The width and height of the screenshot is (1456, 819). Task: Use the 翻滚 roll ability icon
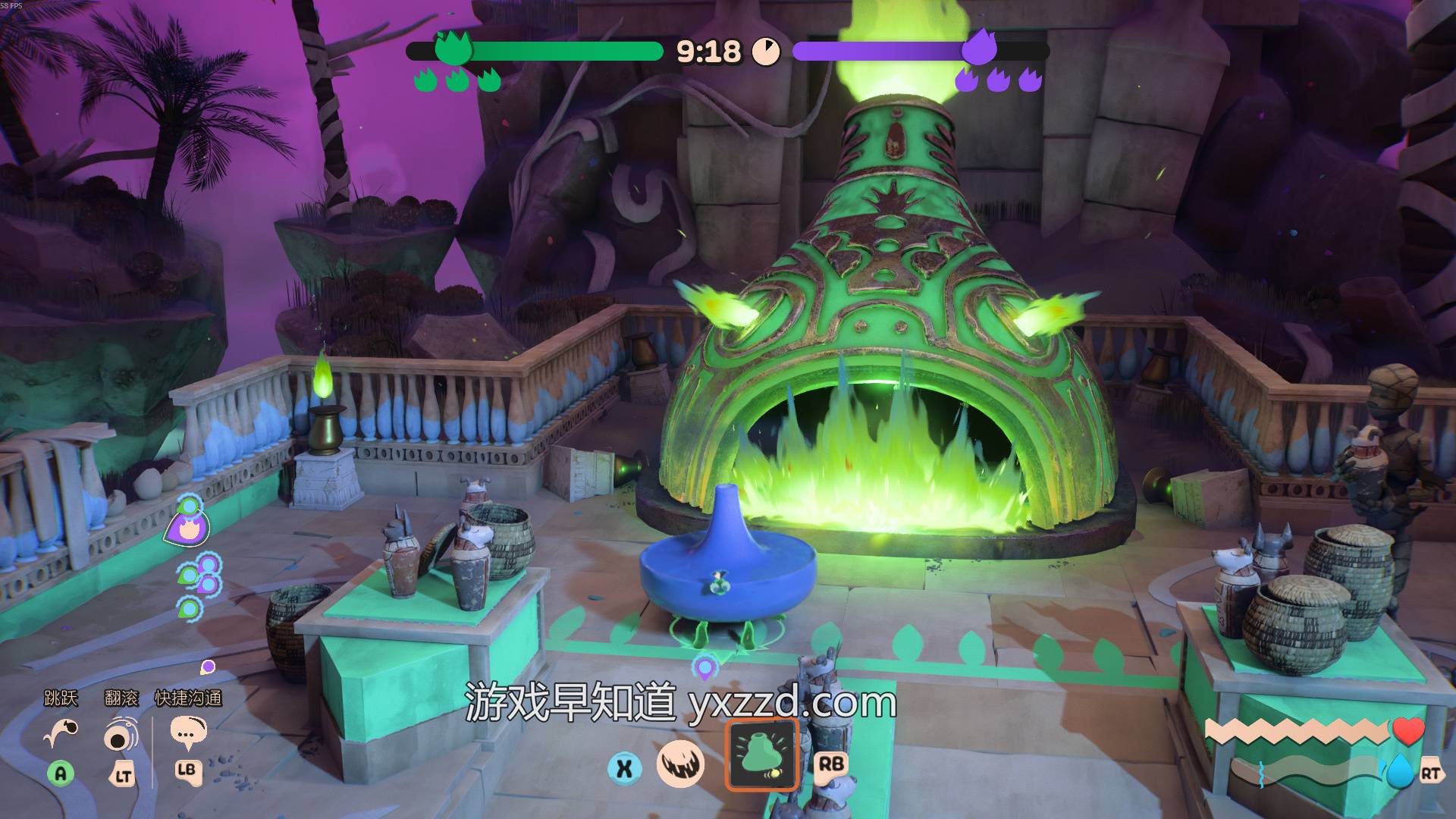121,734
